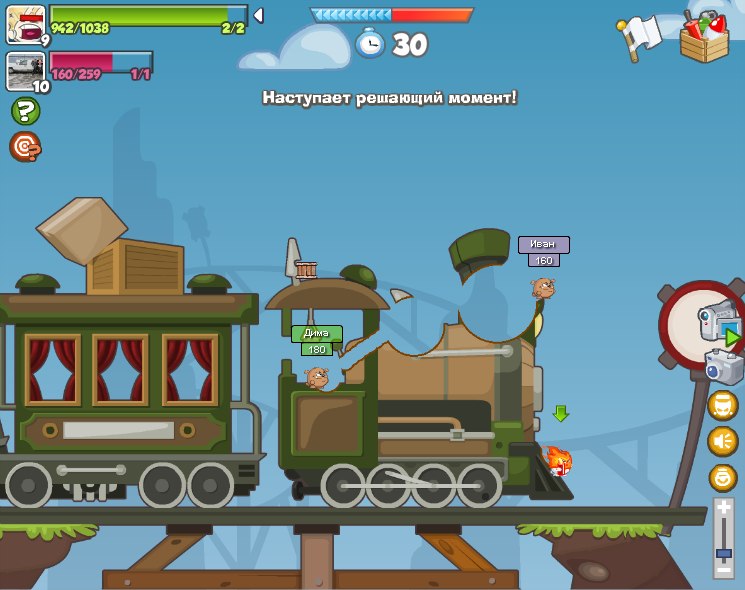This screenshot has width=745, height=590.
Task: Select the level 9 player avatar
Action: tap(24, 23)
